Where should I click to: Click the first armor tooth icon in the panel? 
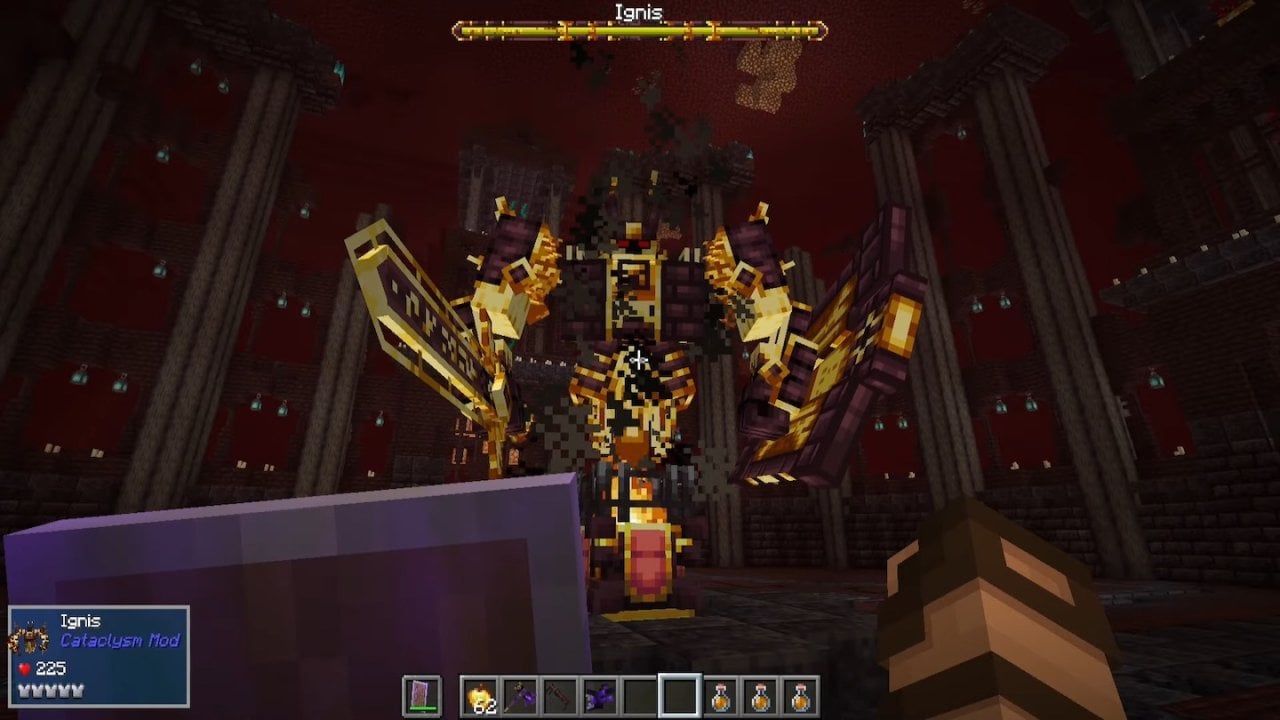(x=23, y=691)
